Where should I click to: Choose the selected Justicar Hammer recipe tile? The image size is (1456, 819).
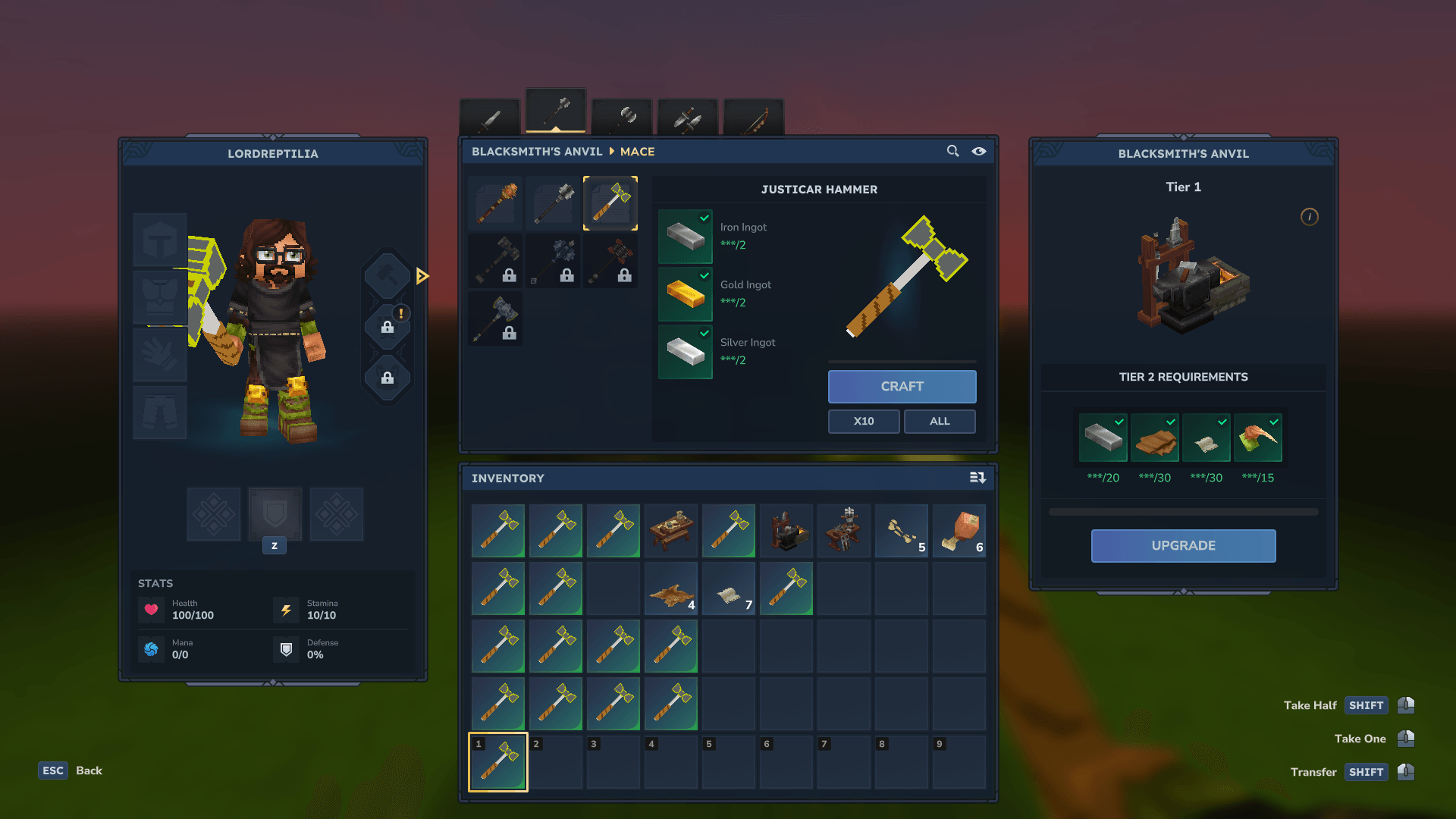pyautogui.click(x=610, y=203)
